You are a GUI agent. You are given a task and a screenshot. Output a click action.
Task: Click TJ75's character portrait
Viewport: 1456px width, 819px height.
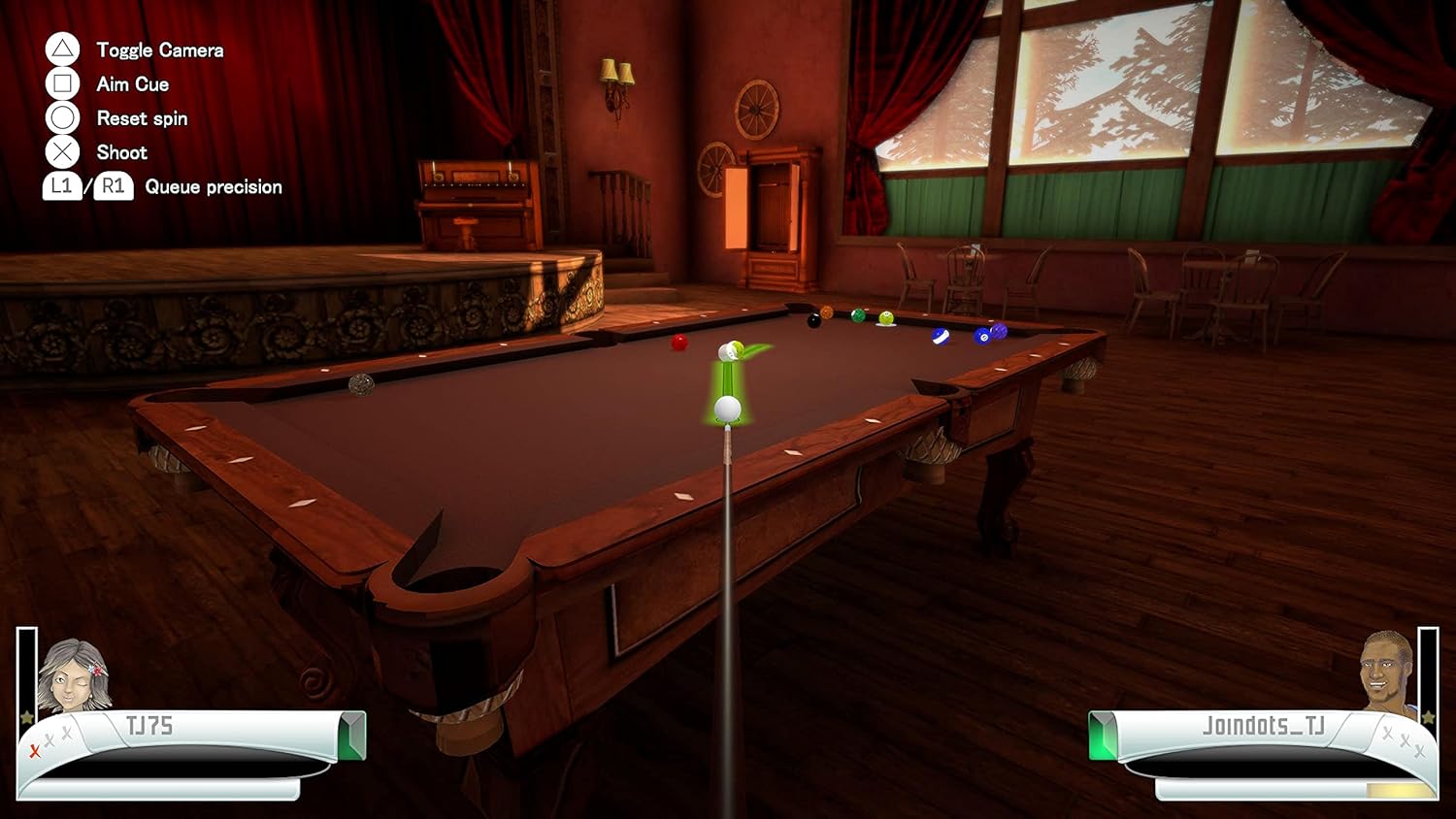[73, 674]
